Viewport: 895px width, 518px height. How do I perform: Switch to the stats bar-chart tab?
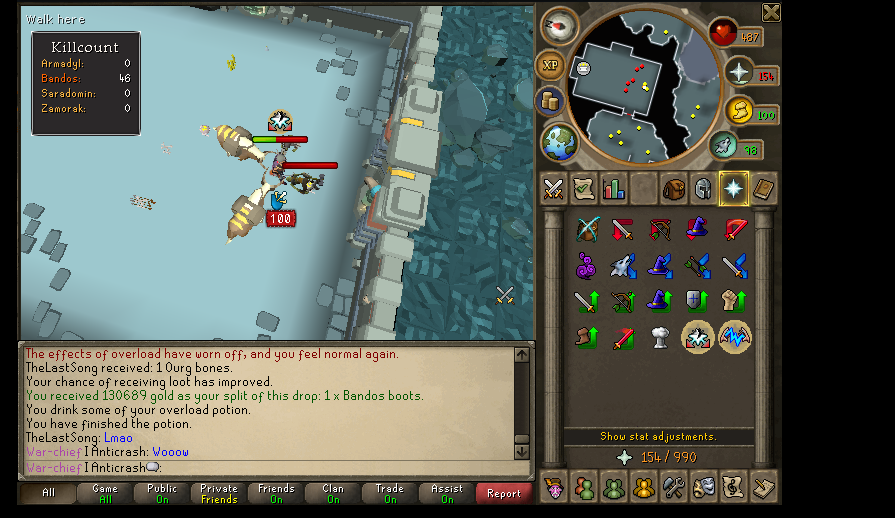pyautogui.click(x=613, y=188)
